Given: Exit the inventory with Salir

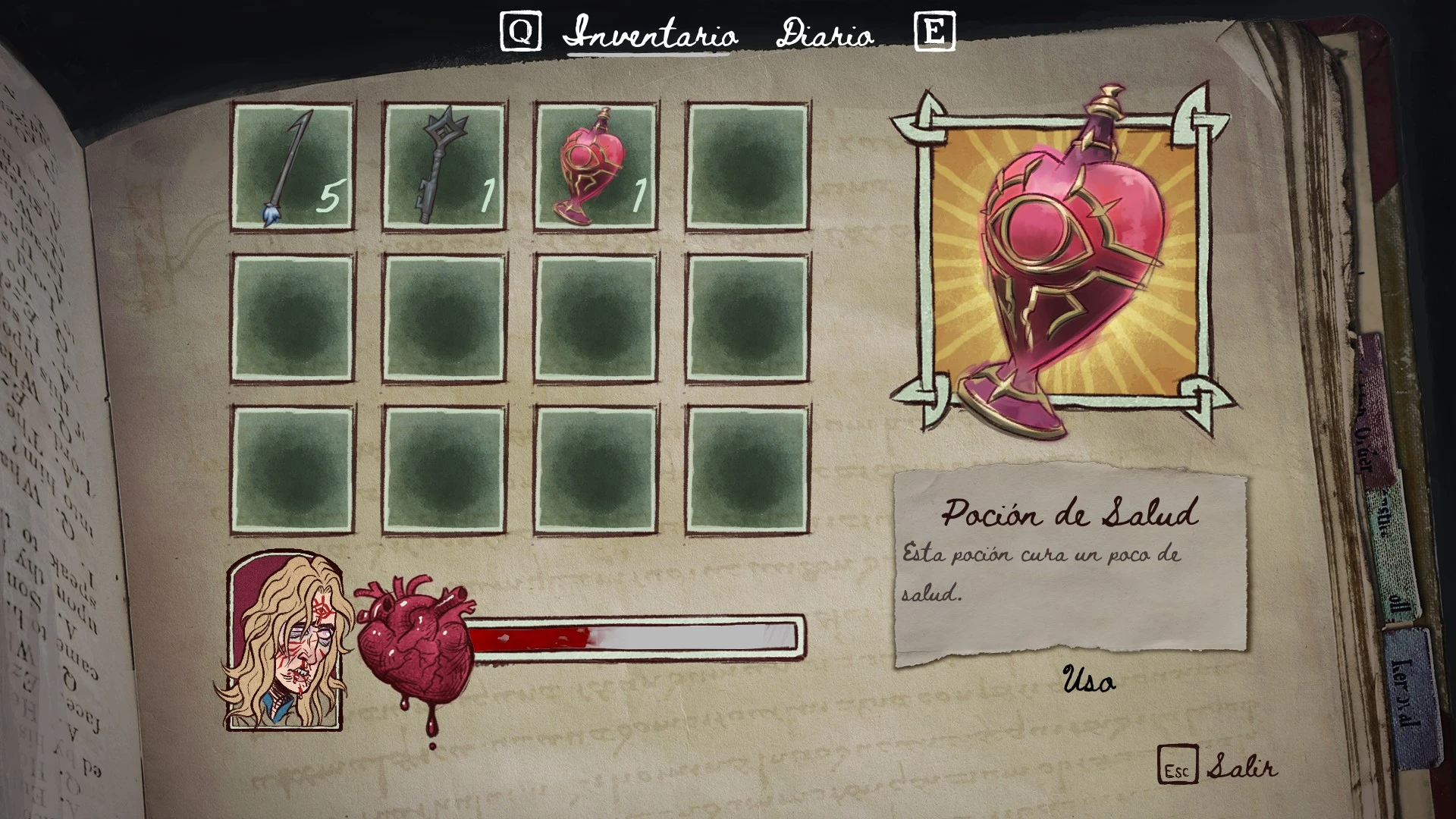Looking at the screenshot, I should click(x=1241, y=767).
